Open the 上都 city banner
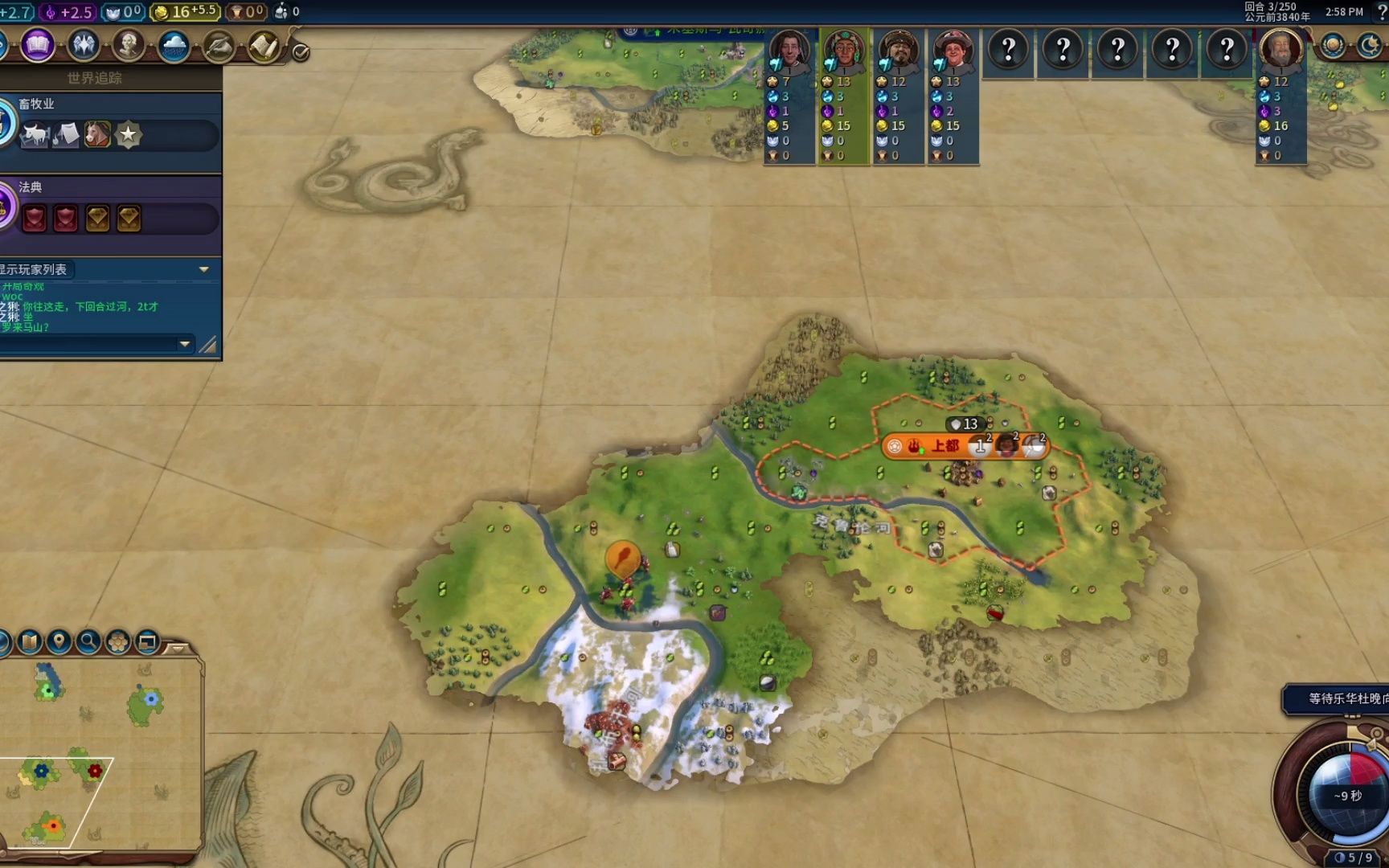This screenshot has width=1389, height=868. (944, 445)
